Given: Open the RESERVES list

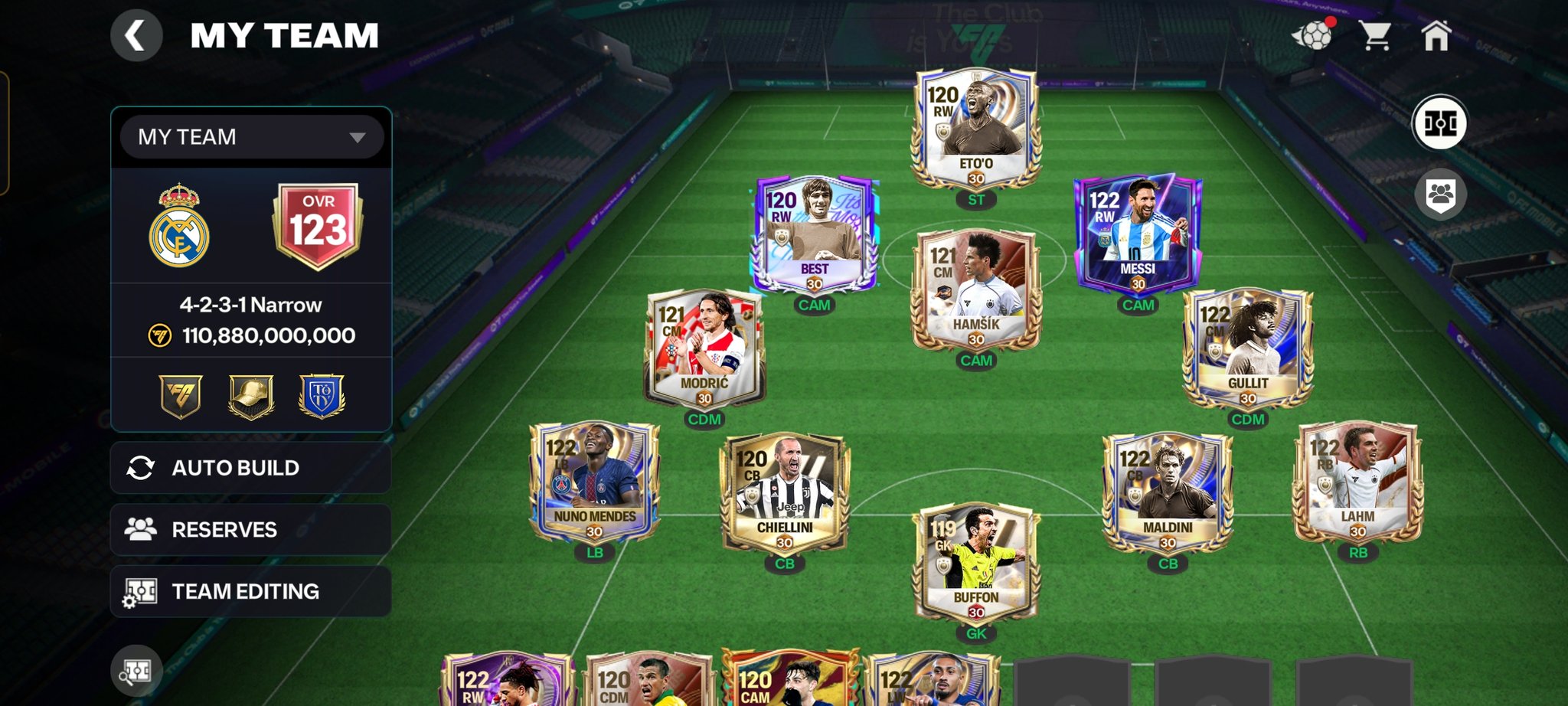Looking at the screenshot, I should pyautogui.click(x=251, y=530).
